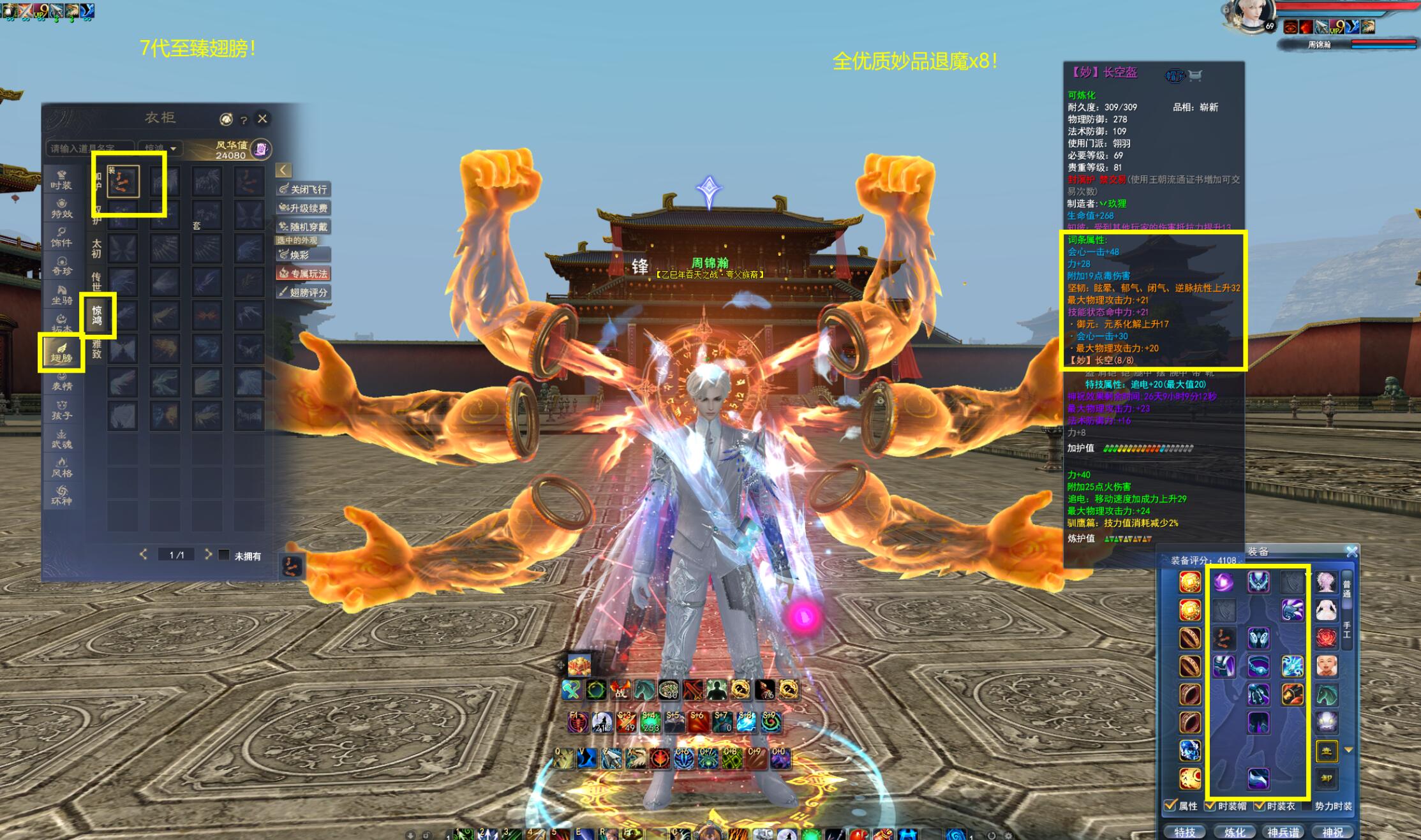Close the 衣柜 wardrobe panel

262,119
